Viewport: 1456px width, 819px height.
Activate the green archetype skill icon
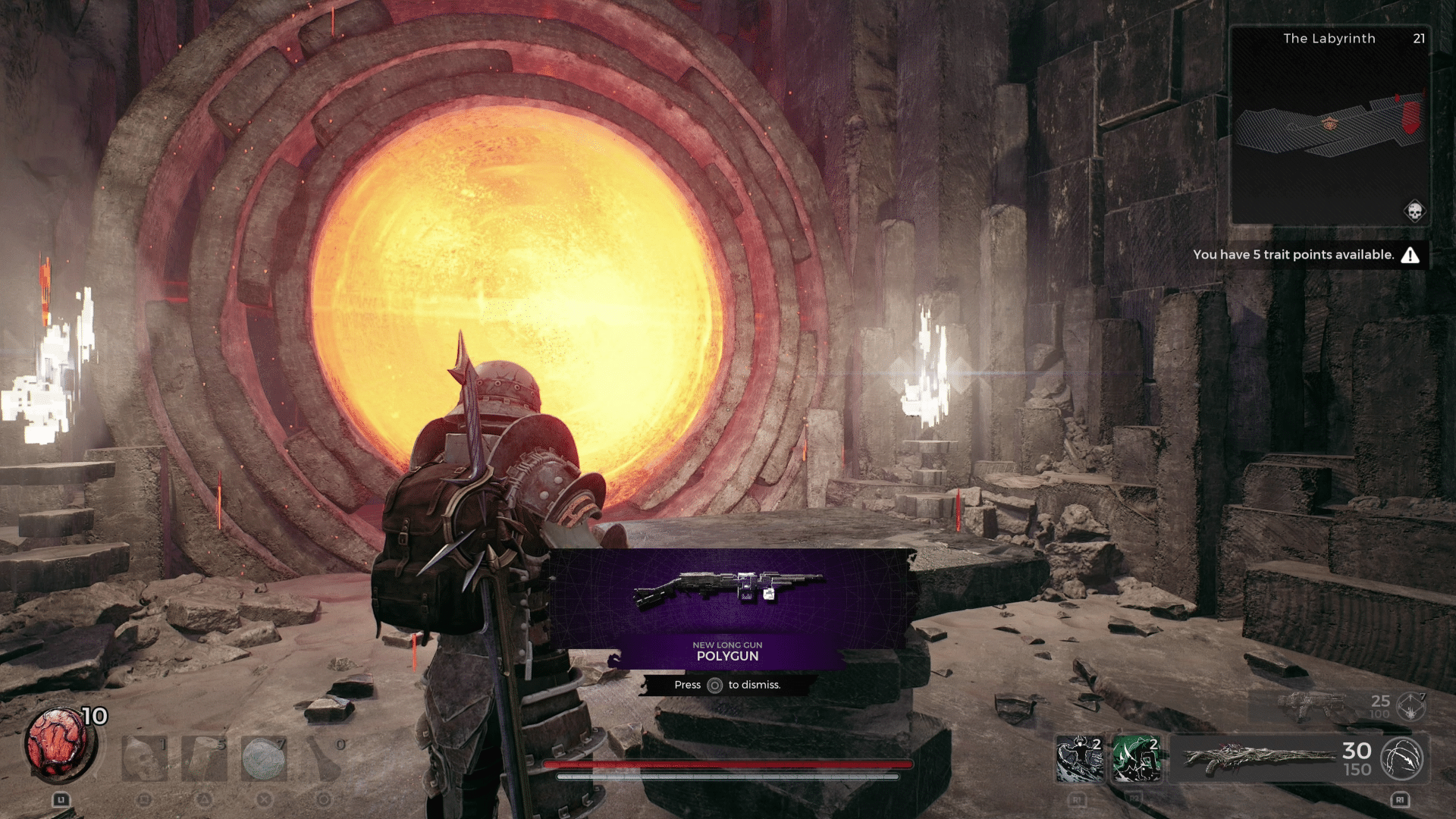[x=1137, y=758]
